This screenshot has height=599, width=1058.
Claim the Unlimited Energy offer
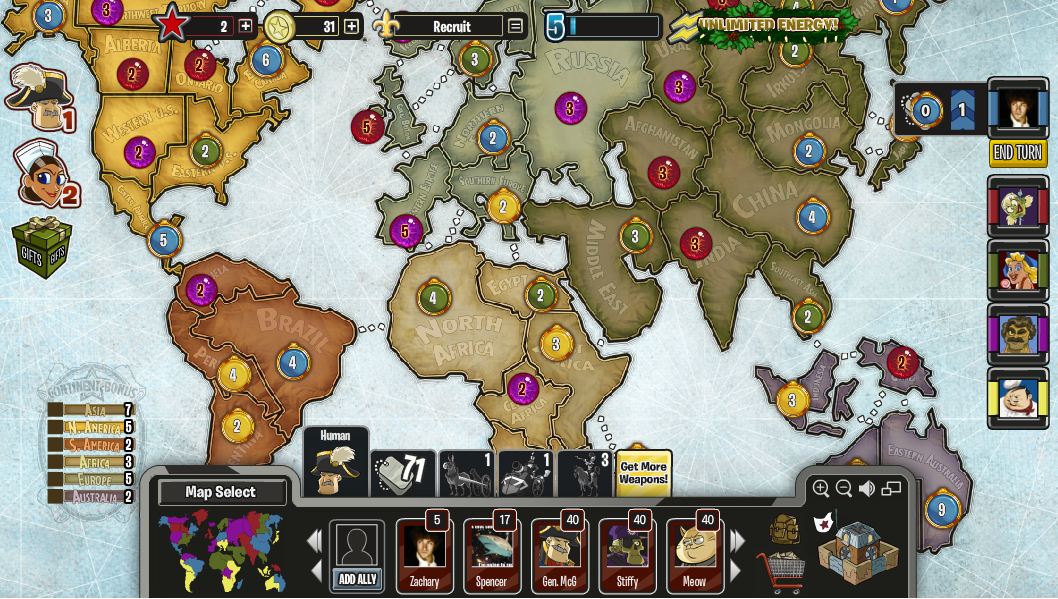[x=768, y=24]
